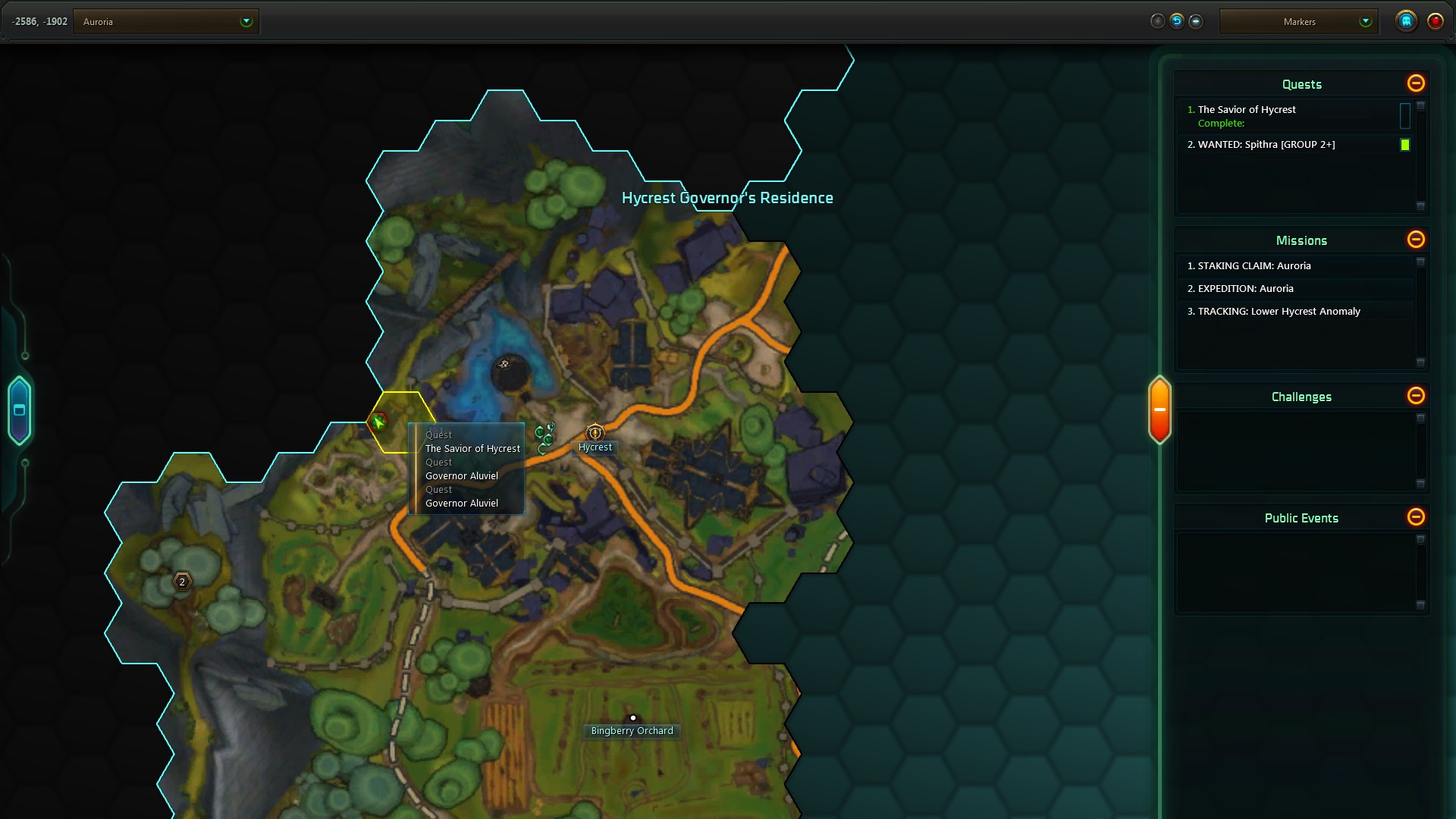Click the blue ghost icon button
Image resolution: width=1456 pixels, height=819 pixels.
pos(1406,21)
